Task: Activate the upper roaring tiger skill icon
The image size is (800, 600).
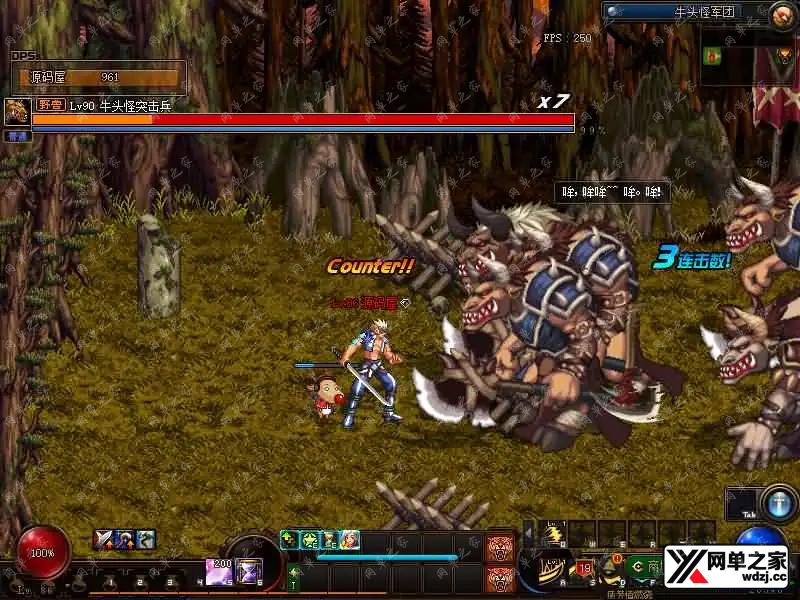Action: pos(500,548)
